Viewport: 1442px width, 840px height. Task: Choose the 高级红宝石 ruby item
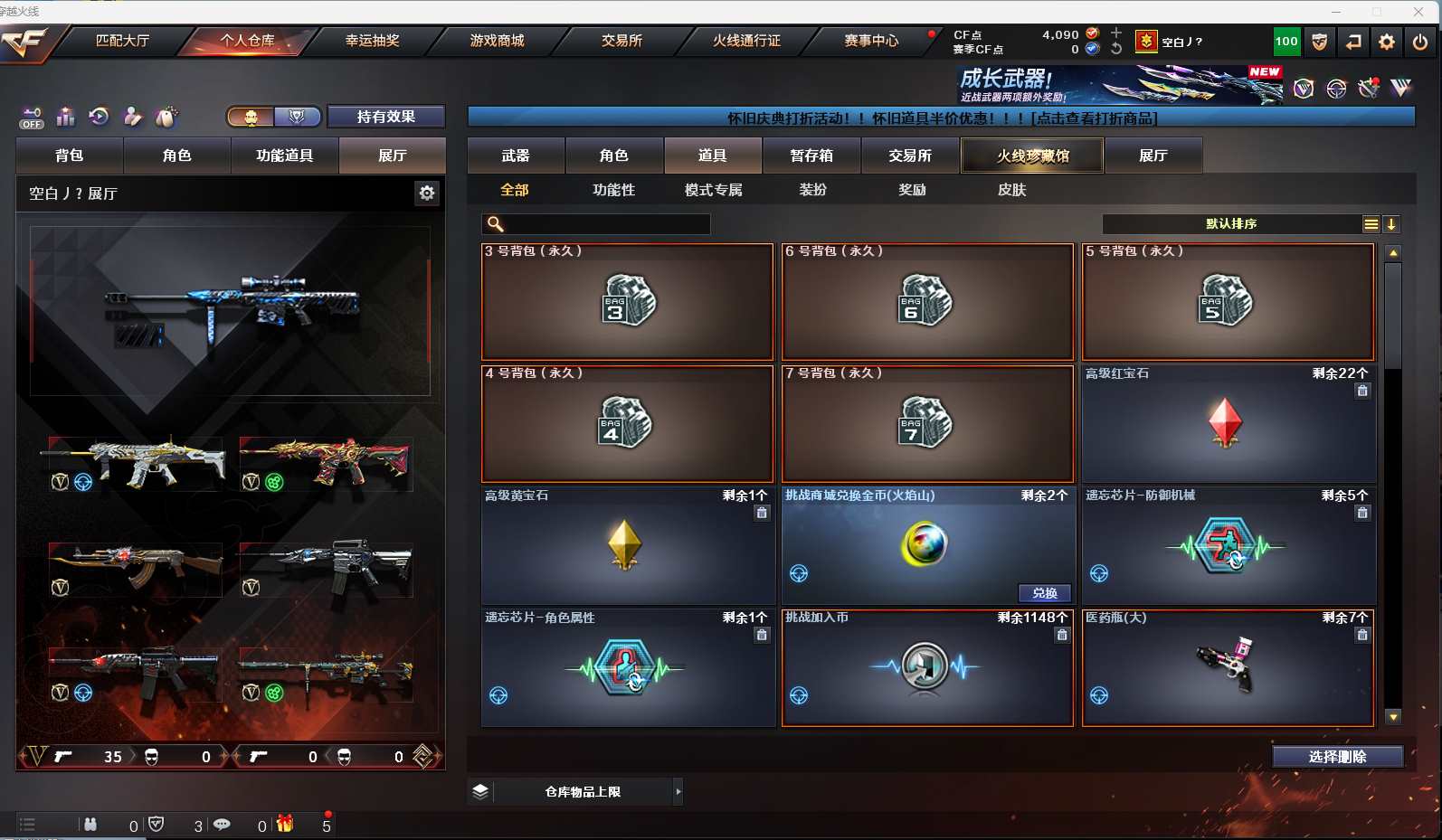click(1228, 423)
